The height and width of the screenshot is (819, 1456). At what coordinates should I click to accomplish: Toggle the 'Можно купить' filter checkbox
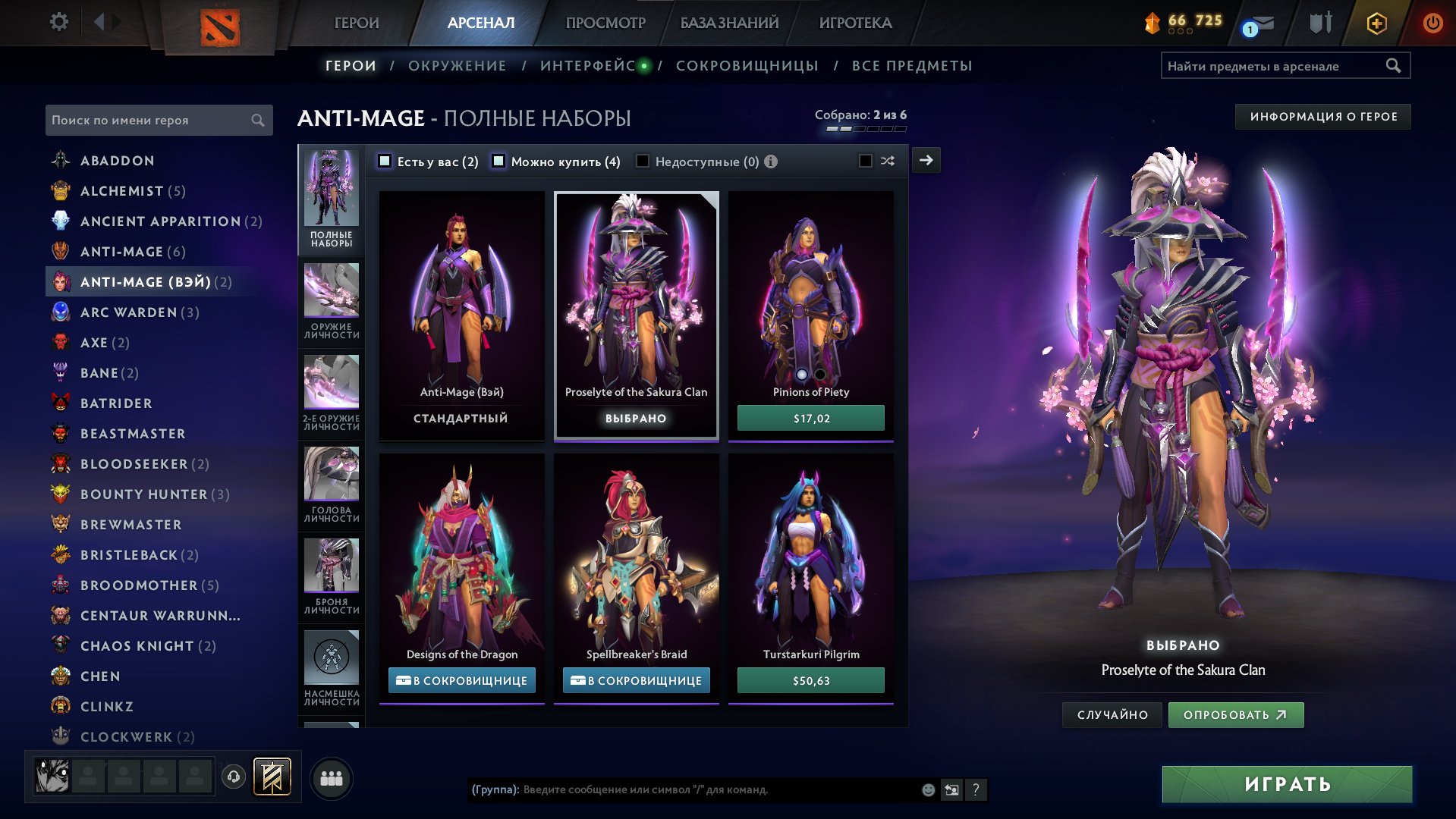pos(498,161)
